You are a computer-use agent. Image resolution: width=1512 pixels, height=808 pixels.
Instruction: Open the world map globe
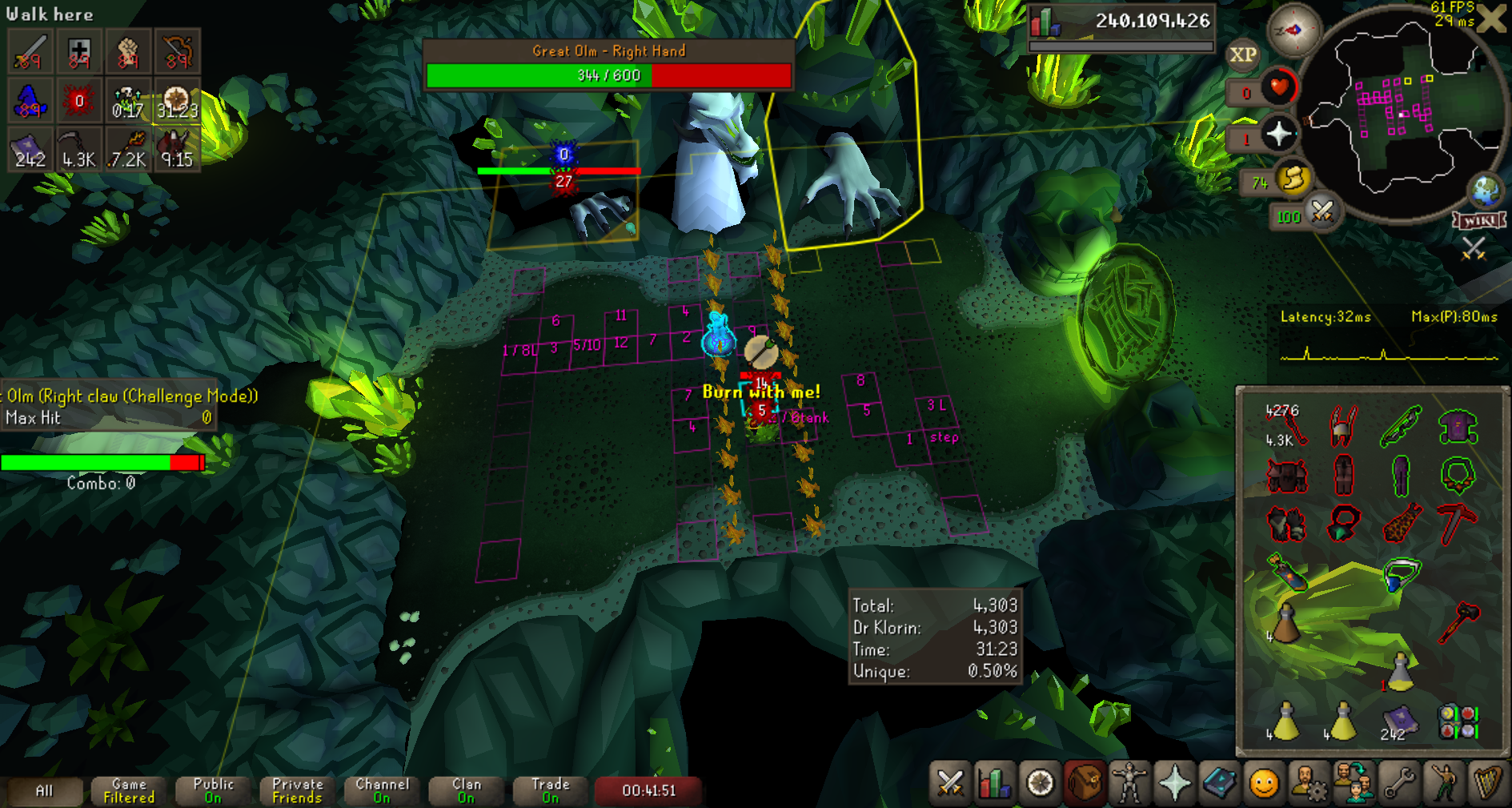(1486, 190)
